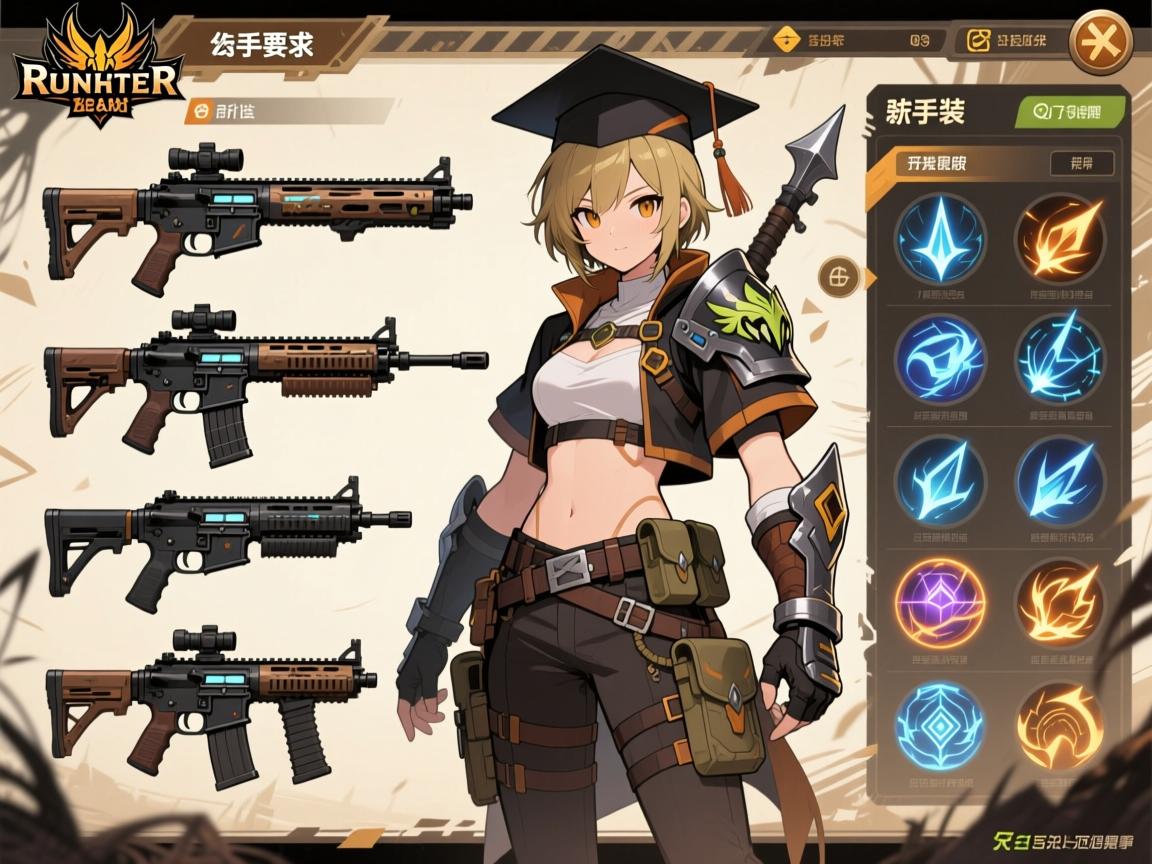Click the green button in the right panel header

1071,112
